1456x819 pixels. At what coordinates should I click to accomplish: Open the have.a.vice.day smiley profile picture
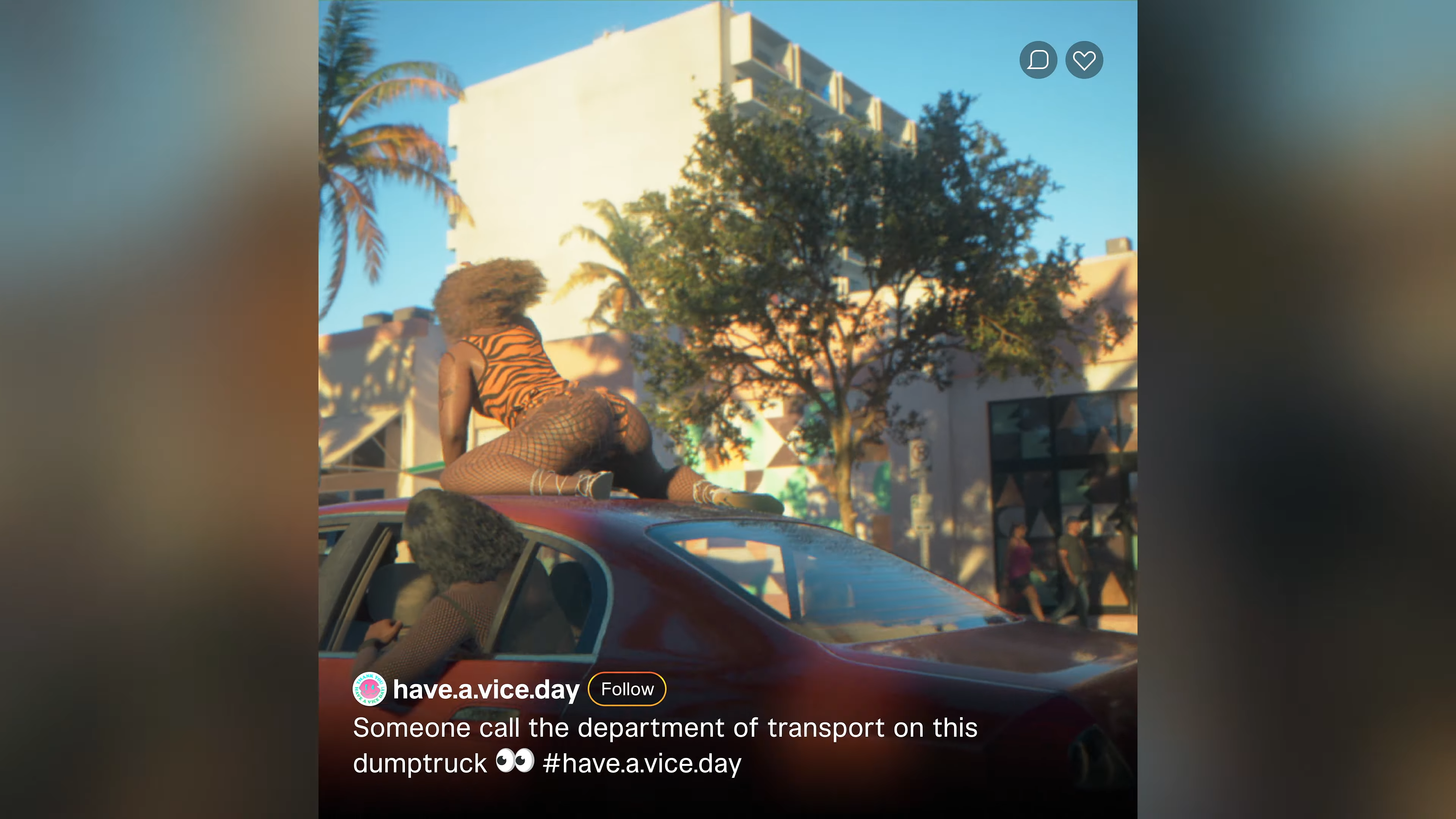coord(370,689)
